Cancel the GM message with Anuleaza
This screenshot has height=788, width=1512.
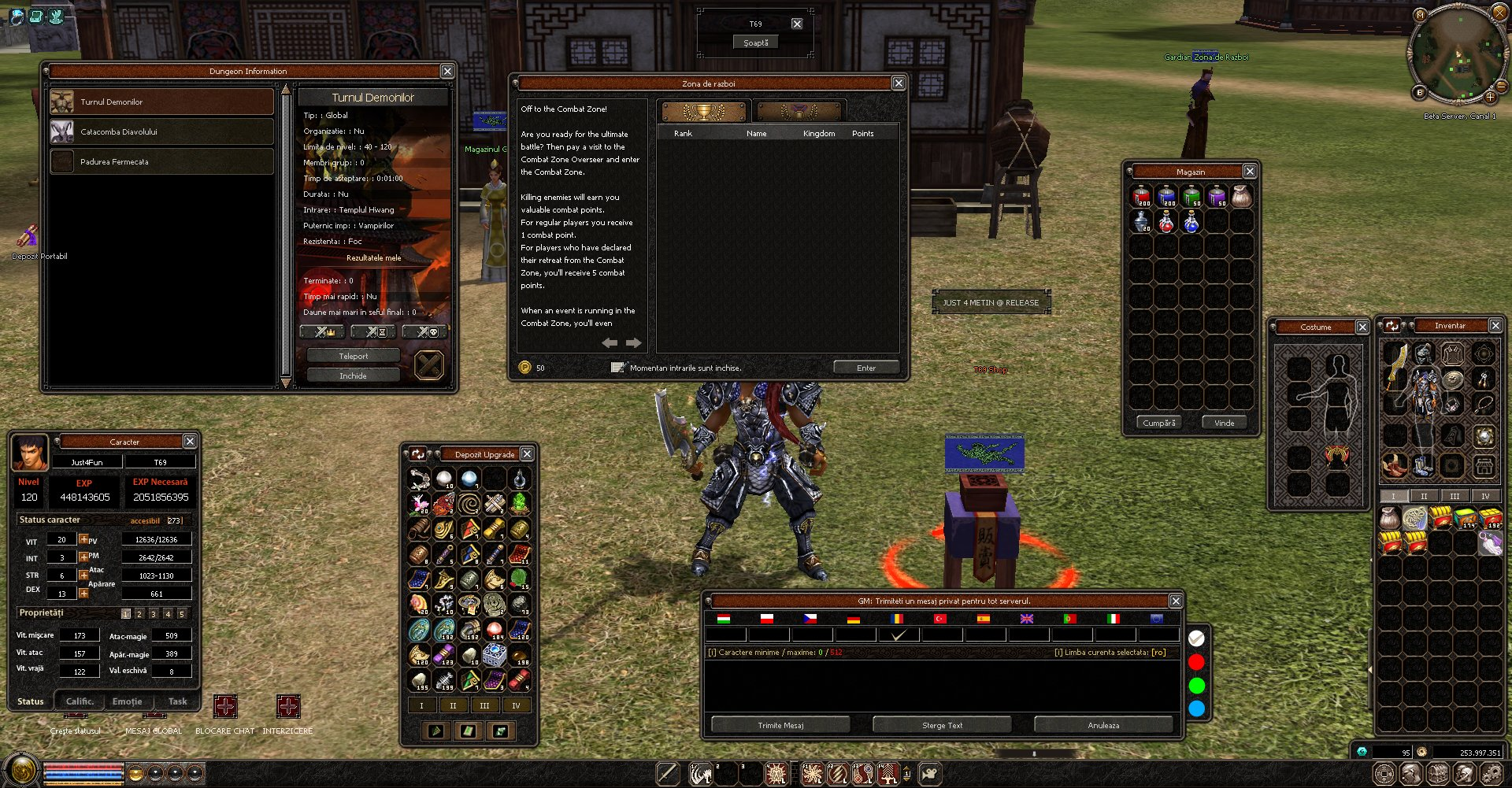pos(1103,725)
